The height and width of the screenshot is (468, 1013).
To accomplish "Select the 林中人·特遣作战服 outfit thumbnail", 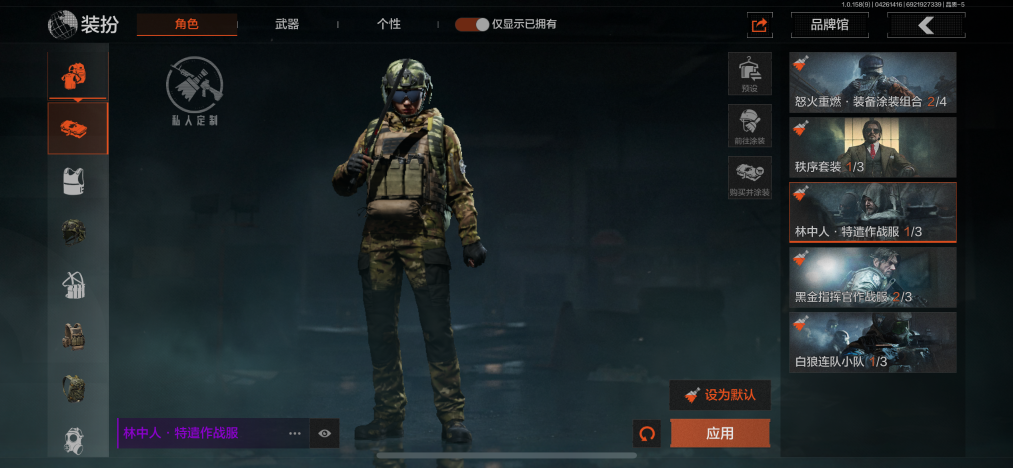I will [x=872, y=212].
